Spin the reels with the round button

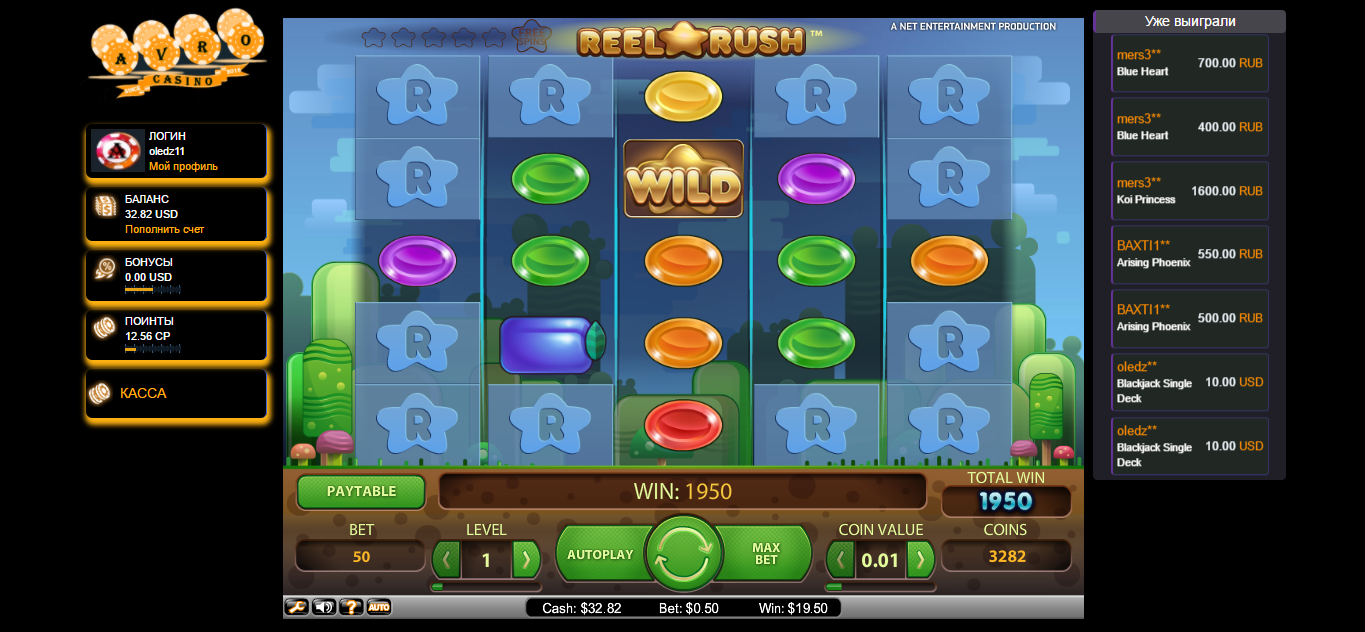pyautogui.click(x=683, y=553)
